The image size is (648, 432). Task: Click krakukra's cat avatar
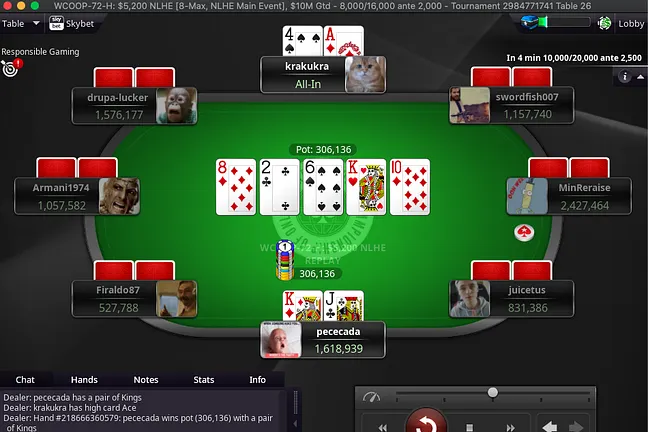coord(365,74)
